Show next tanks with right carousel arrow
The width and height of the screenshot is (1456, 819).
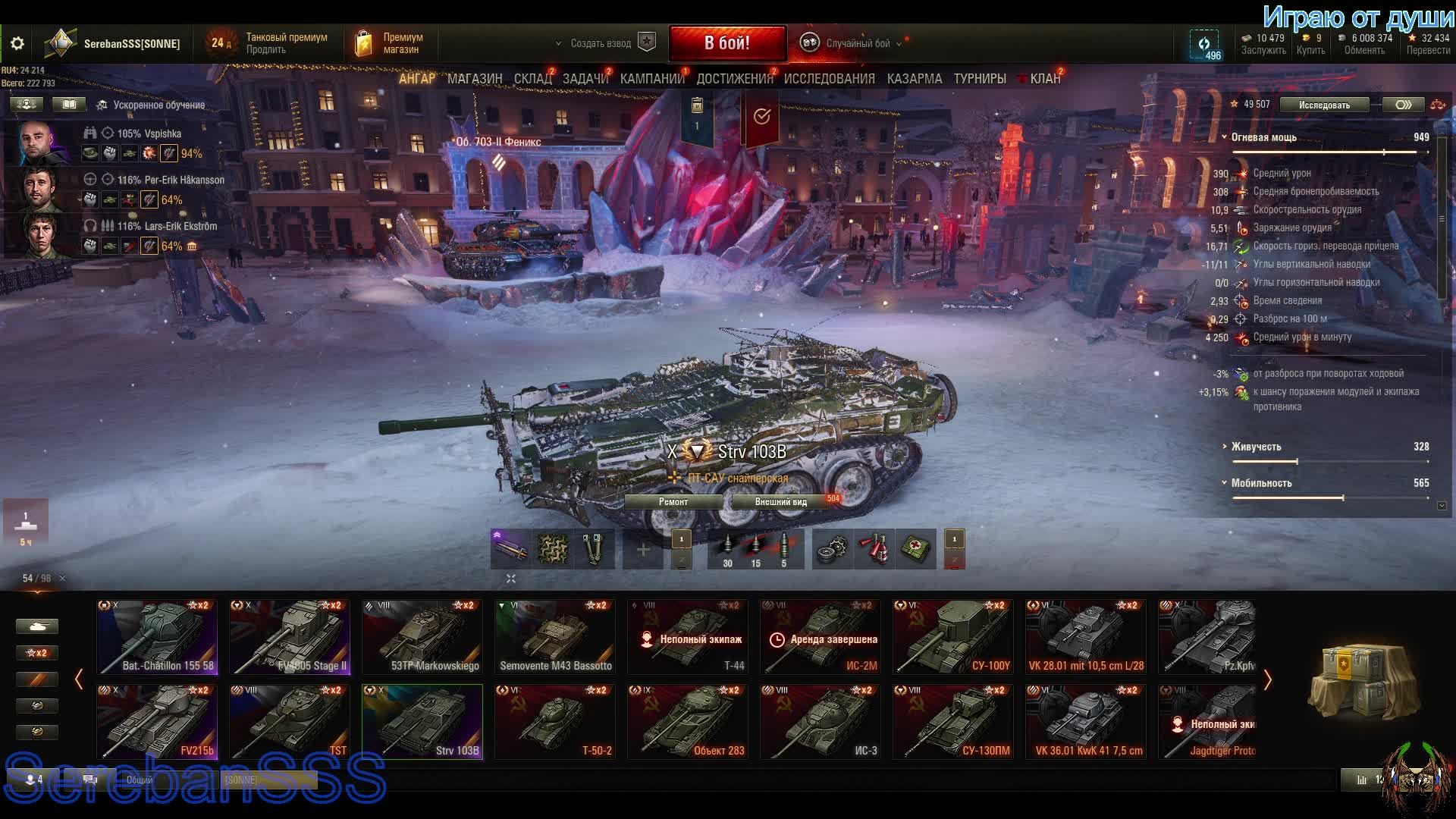[1267, 679]
